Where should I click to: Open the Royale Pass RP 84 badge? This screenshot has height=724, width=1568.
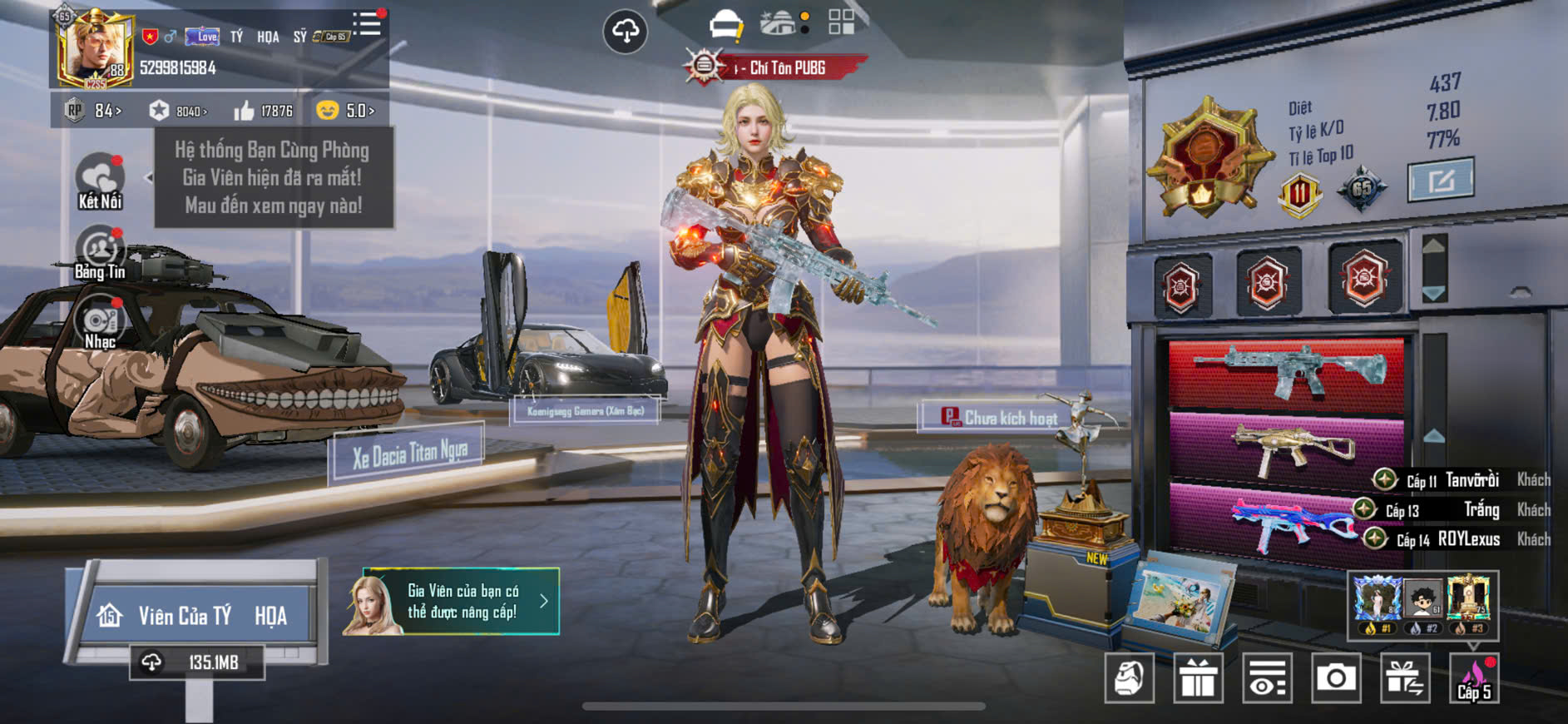point(94,111)
